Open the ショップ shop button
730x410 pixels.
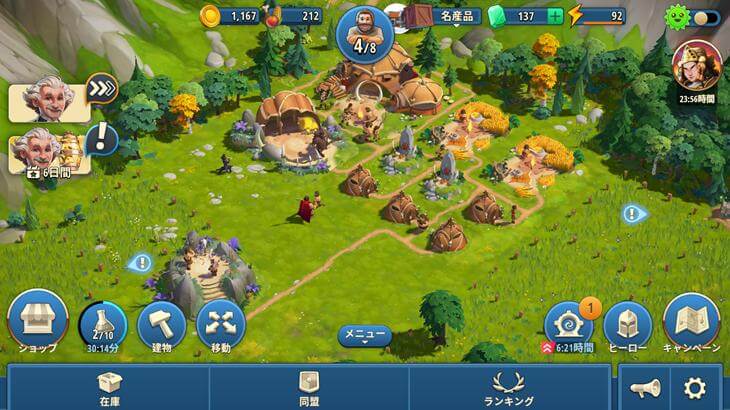37,320
